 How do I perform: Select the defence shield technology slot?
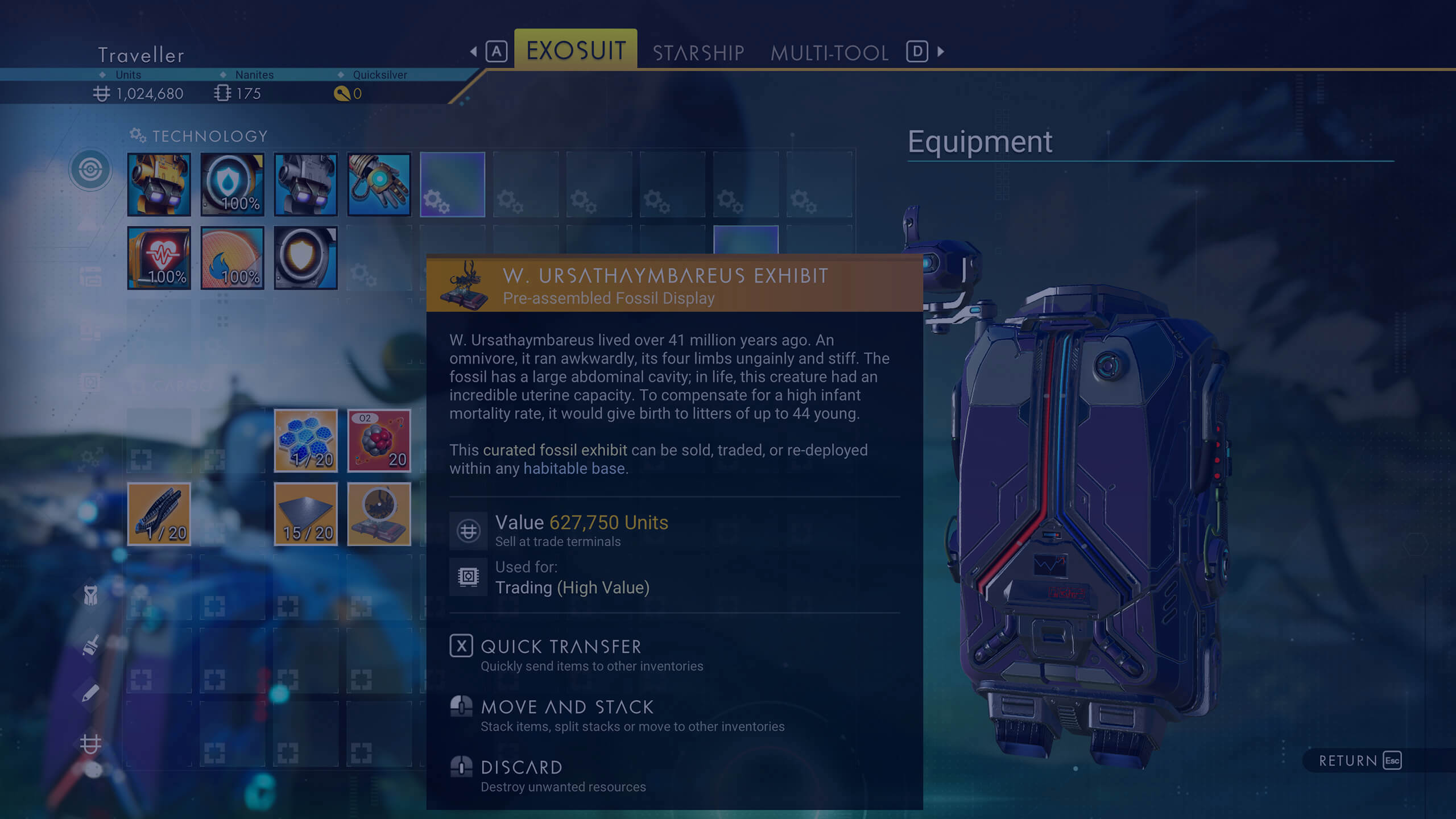coord(305,258)
